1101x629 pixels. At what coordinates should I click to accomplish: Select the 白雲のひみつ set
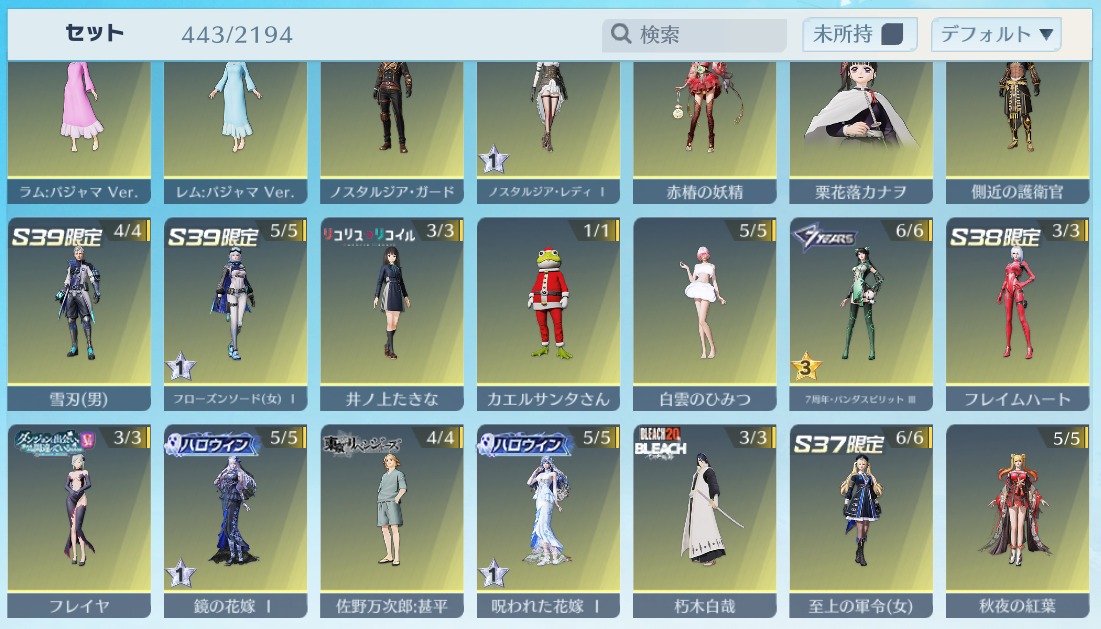705,310
